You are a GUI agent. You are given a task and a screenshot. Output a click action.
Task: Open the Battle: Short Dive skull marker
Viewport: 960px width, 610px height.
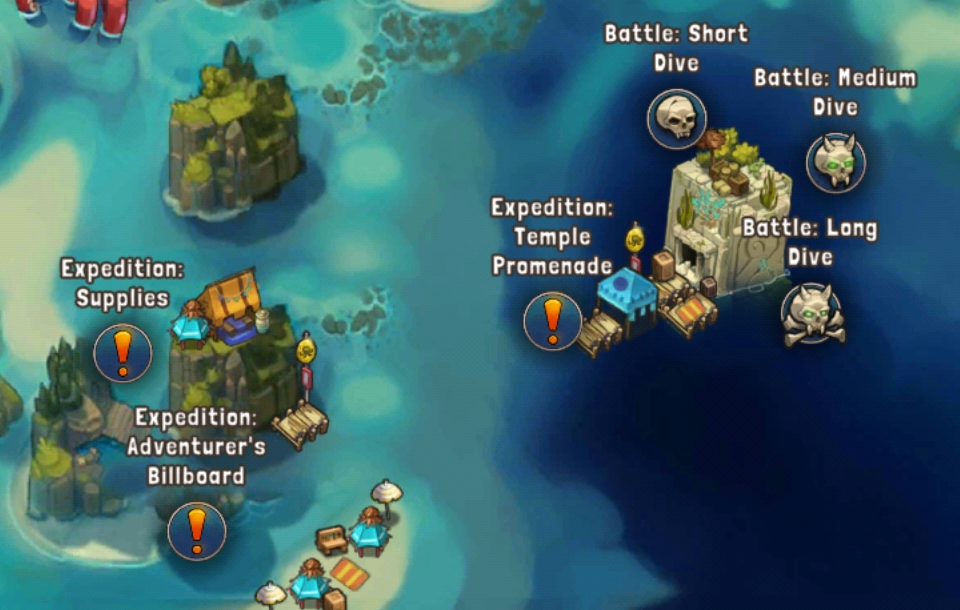[677, 119]
